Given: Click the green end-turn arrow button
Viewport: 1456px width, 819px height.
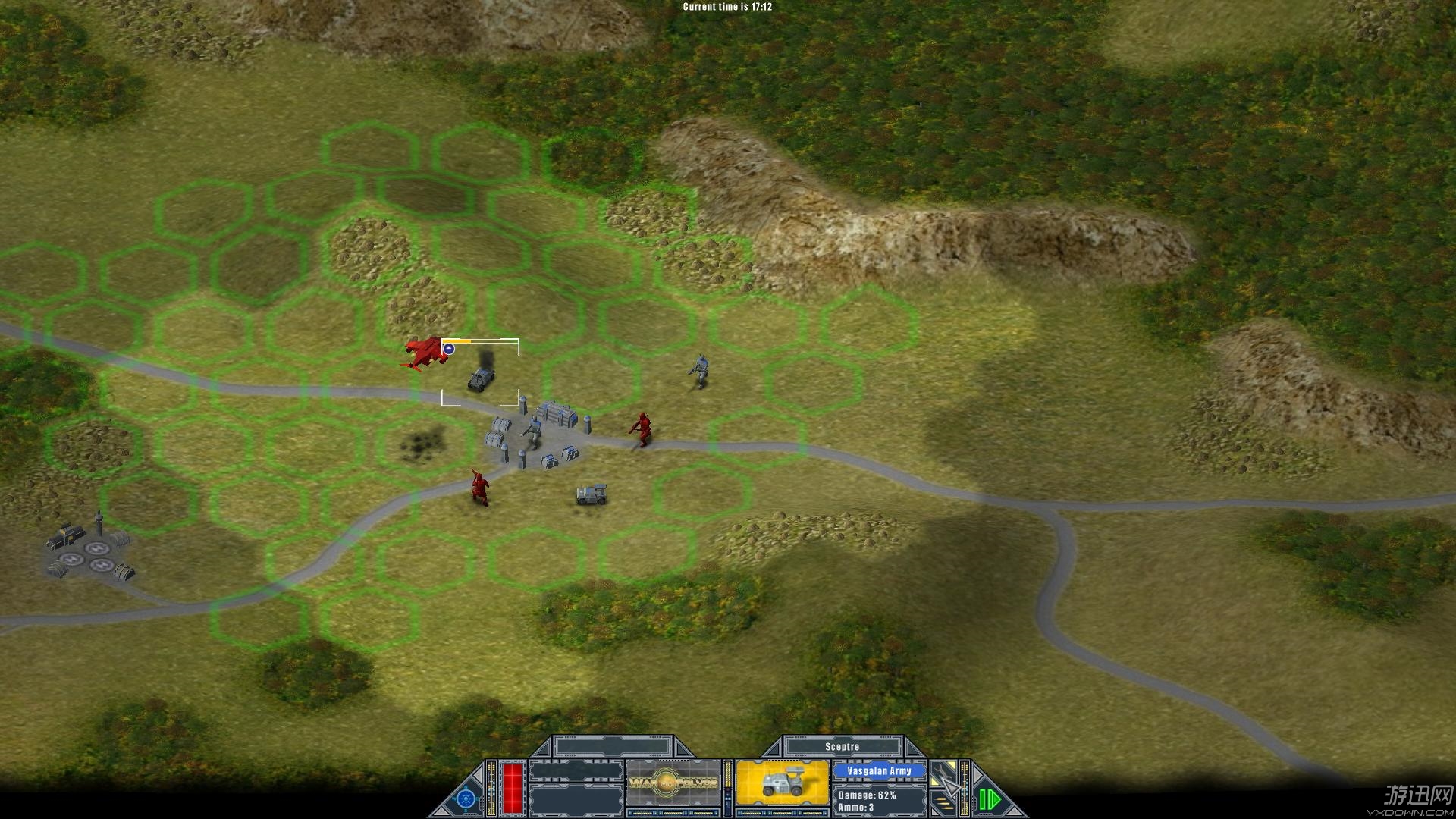Looking at the screenshot, I should click(x=989, y=799).
